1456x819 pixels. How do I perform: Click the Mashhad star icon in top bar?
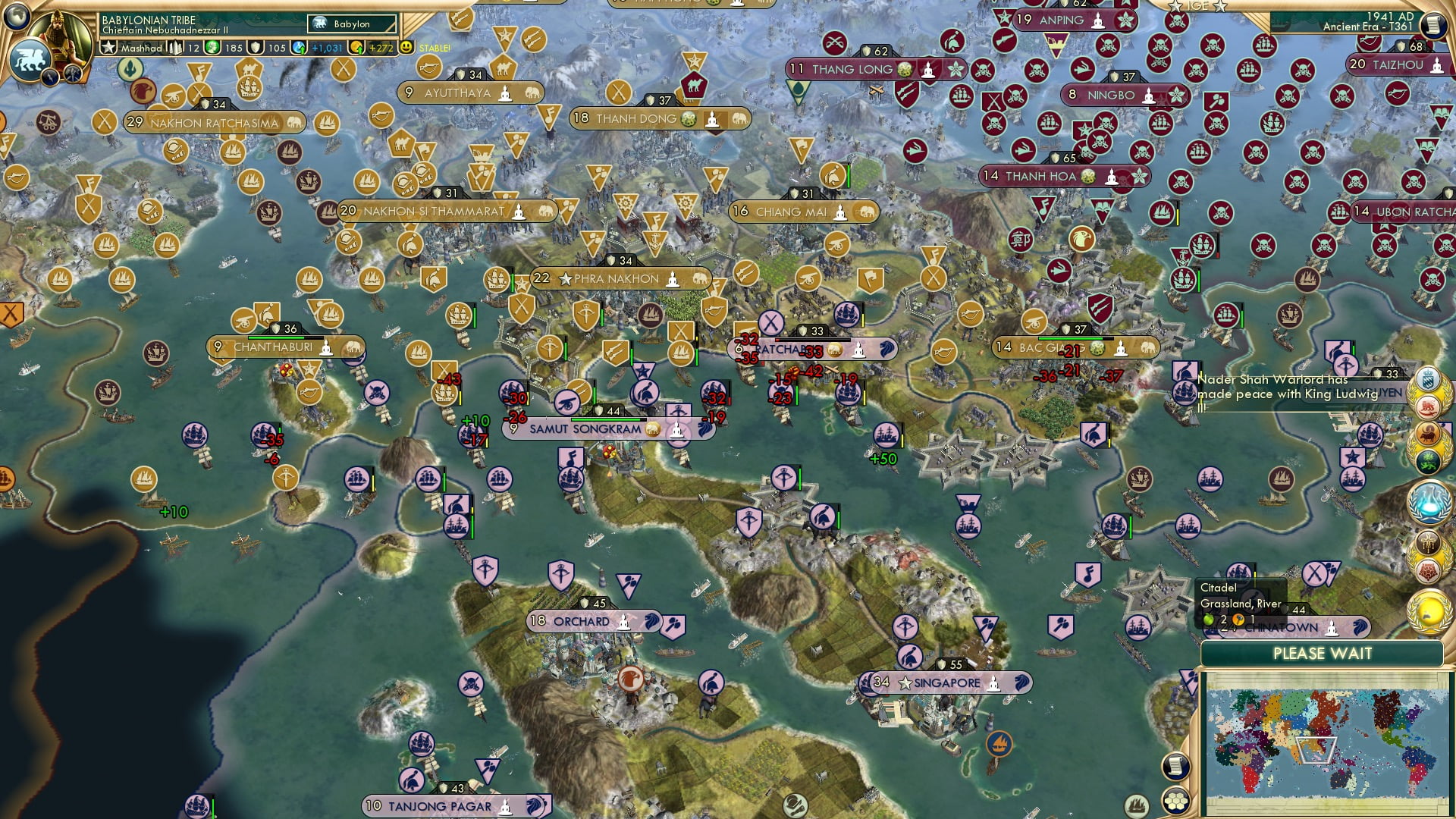coord(108,46)
